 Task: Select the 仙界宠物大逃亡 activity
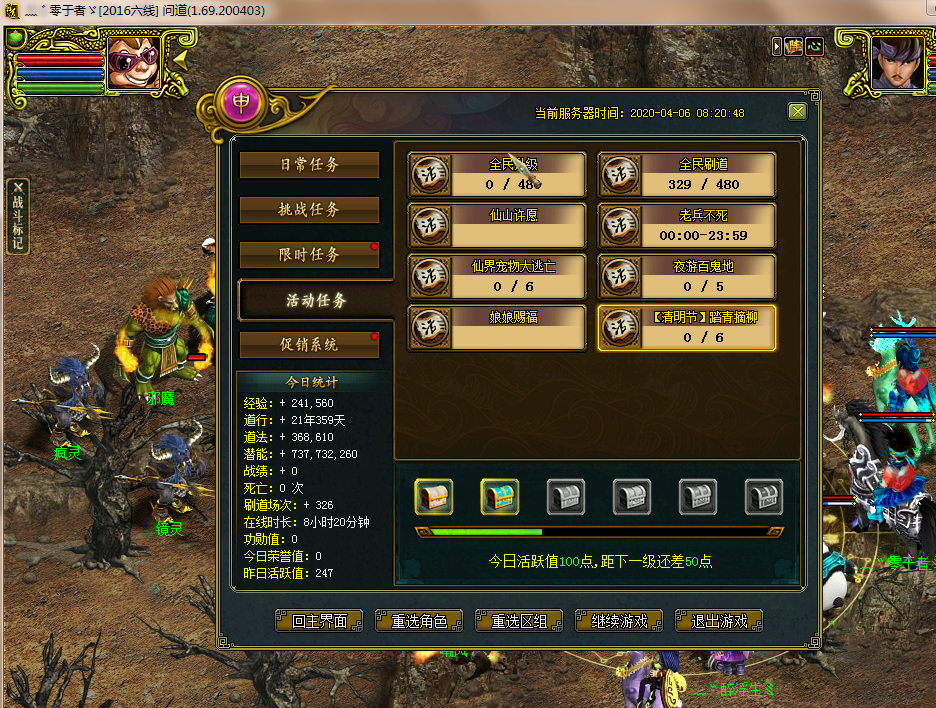(497, 276)
